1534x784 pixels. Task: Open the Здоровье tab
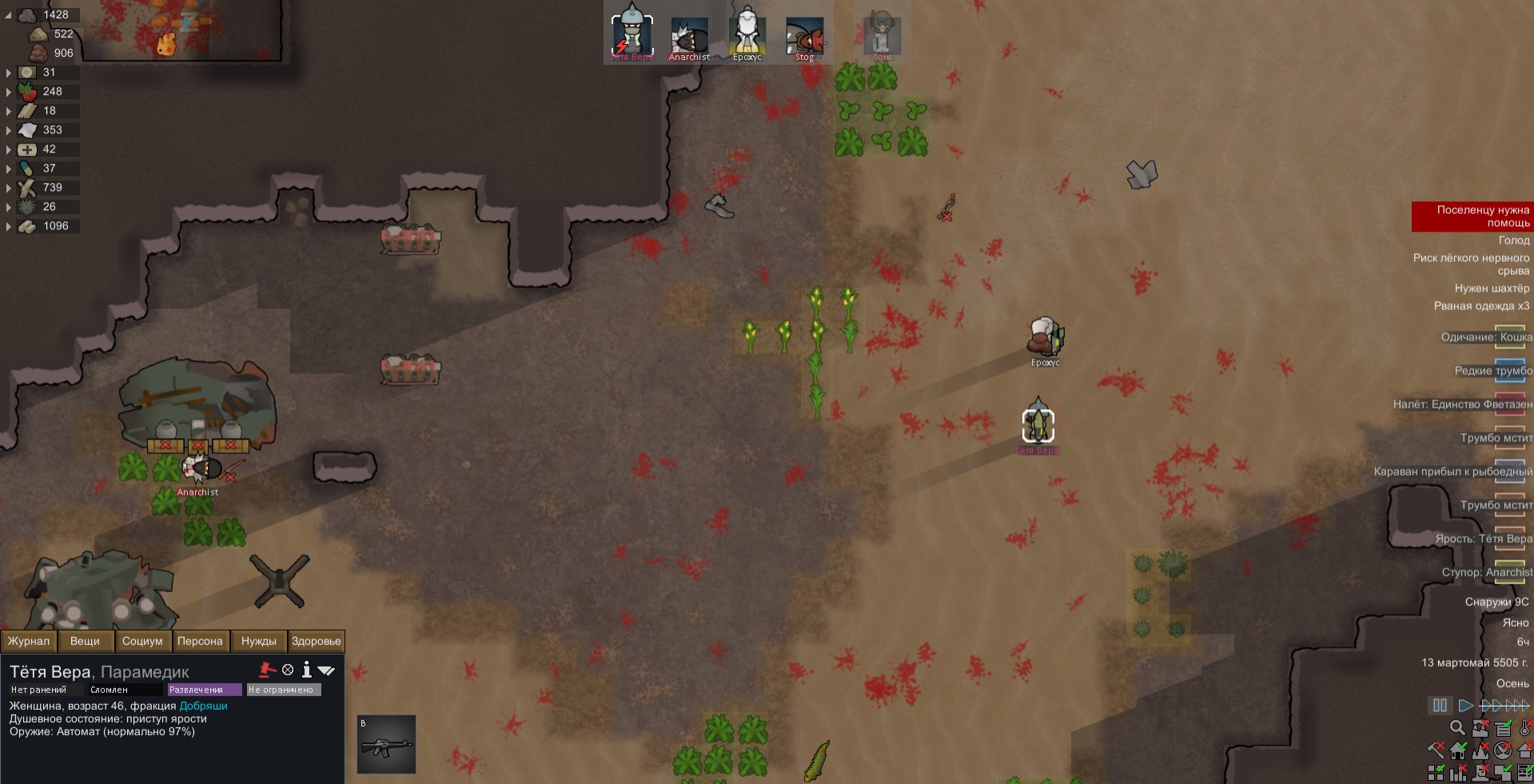[x=316, y=641]
